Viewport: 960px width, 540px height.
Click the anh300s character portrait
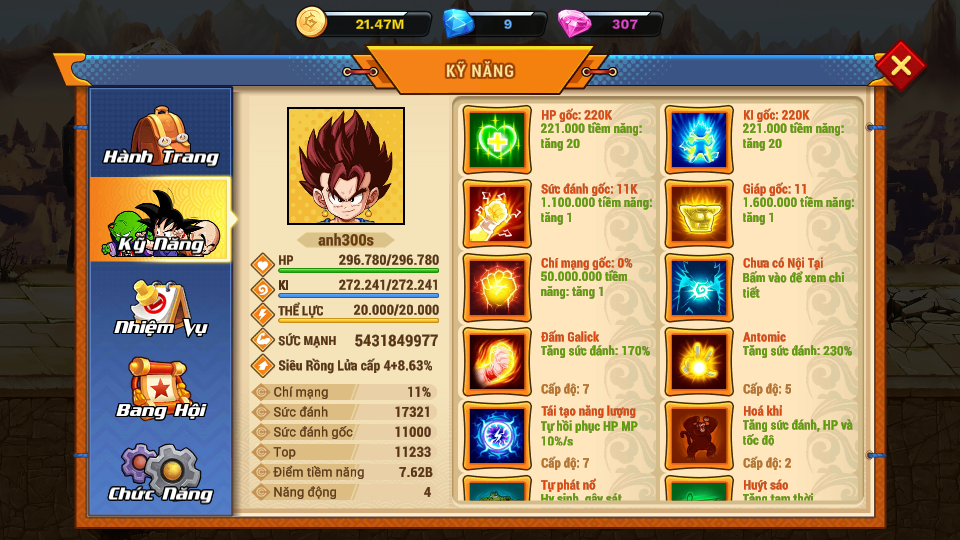(346, 166)
